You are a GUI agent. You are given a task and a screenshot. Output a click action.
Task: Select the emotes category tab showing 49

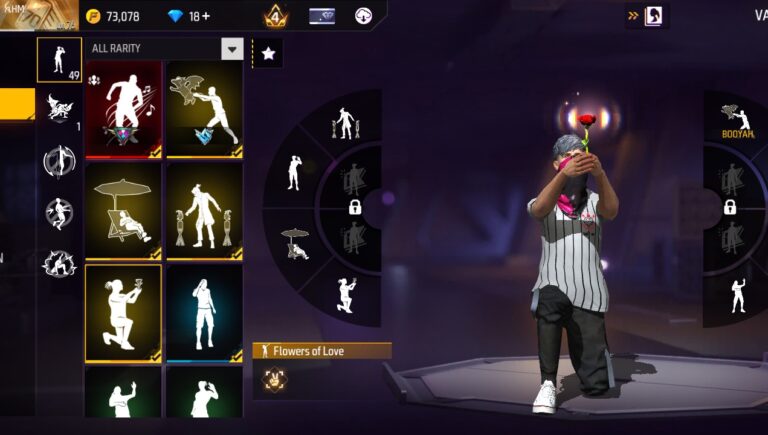(x=59, y=59)
